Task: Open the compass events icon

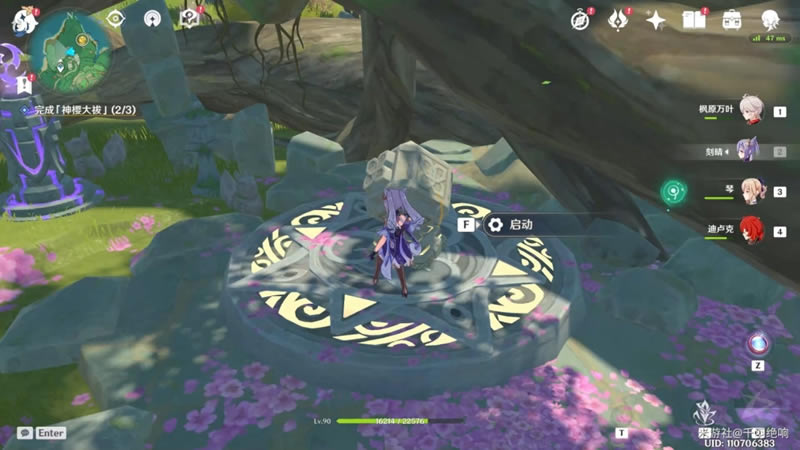Action: [x=580, y=19]
